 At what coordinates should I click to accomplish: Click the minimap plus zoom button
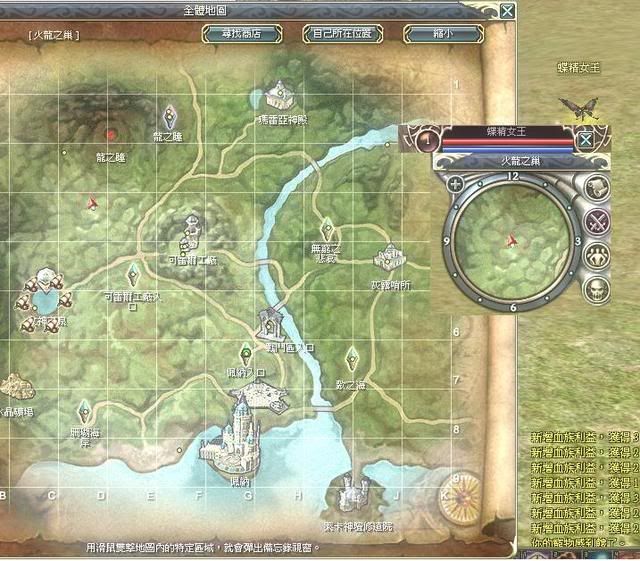tap(455, 184)
